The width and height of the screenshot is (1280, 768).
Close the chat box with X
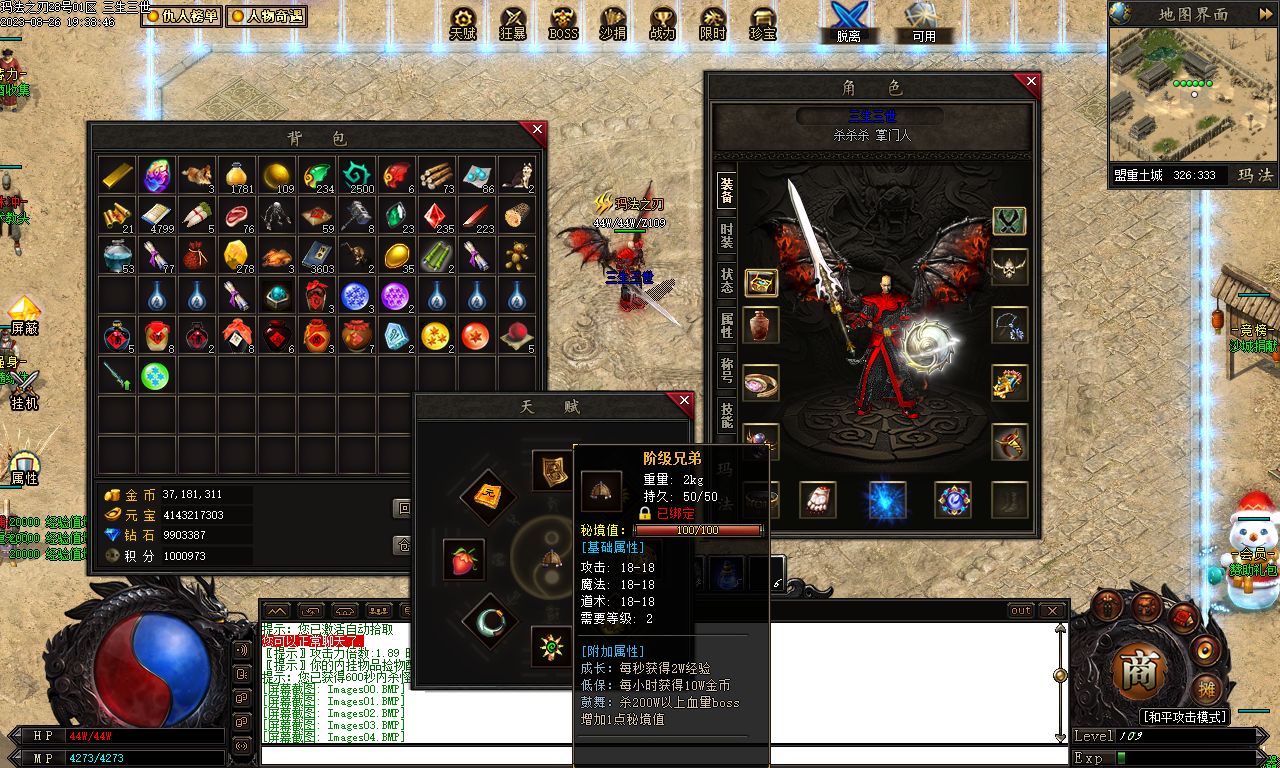[1052, 610]
